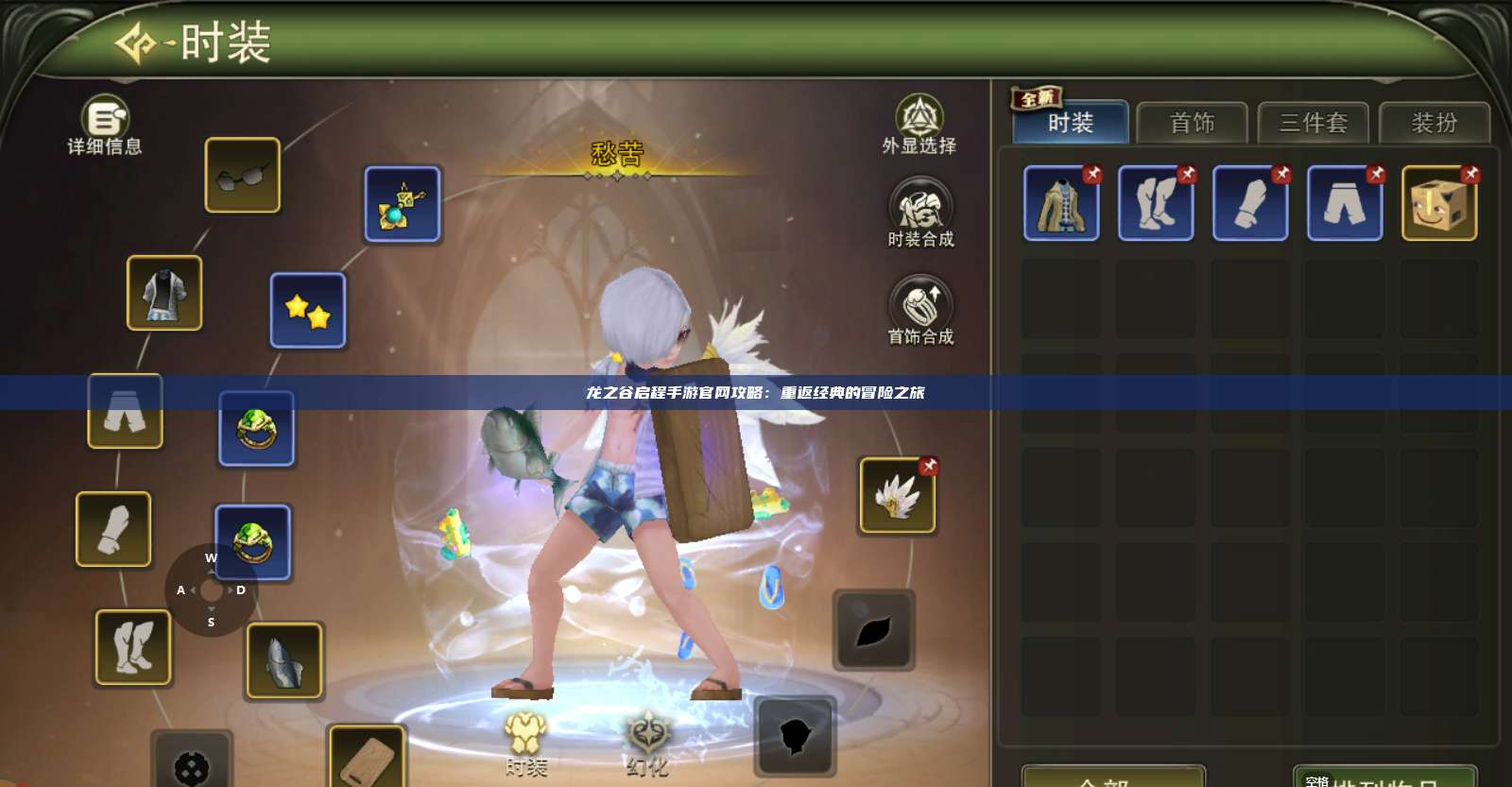Click the wooden board shield slot
Image resolution: width=1512 pixels, height=787 pixels.
click(x=367, y=757)
